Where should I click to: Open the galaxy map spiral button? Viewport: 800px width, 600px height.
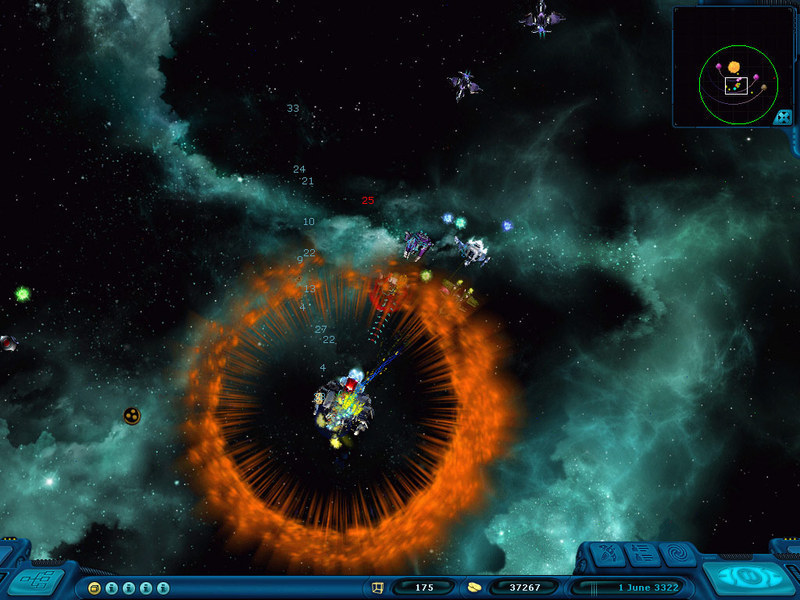[x=679, y=553]
